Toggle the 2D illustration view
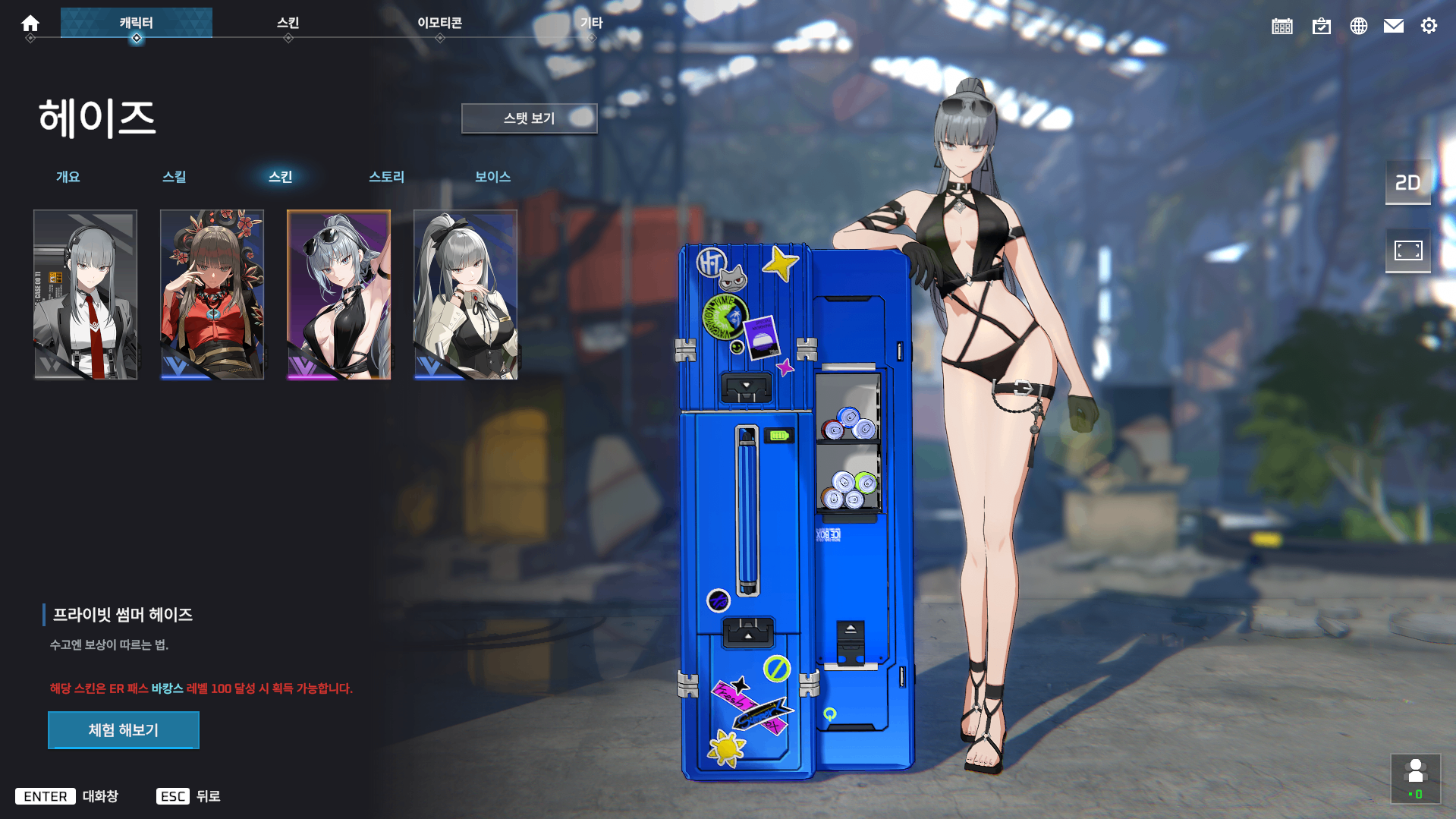Viewport: 1456px width, 819px height. tap(1408, 183)
